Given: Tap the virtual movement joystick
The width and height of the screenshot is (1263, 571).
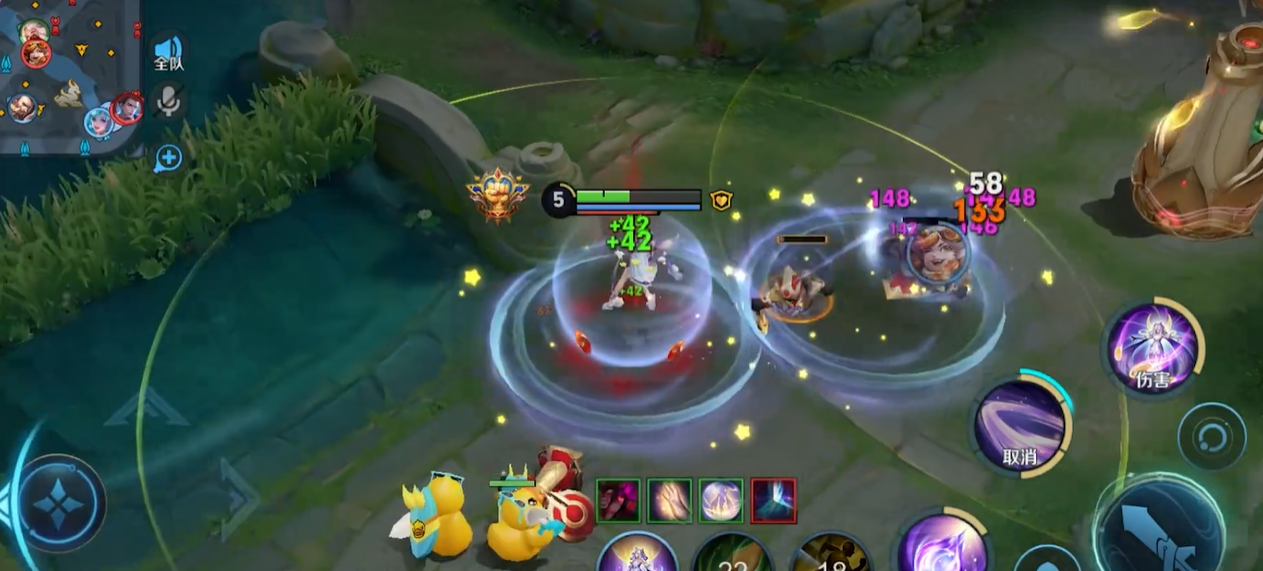Looking at the screenshot, I should pyautogui.click(x=59, y=503).
